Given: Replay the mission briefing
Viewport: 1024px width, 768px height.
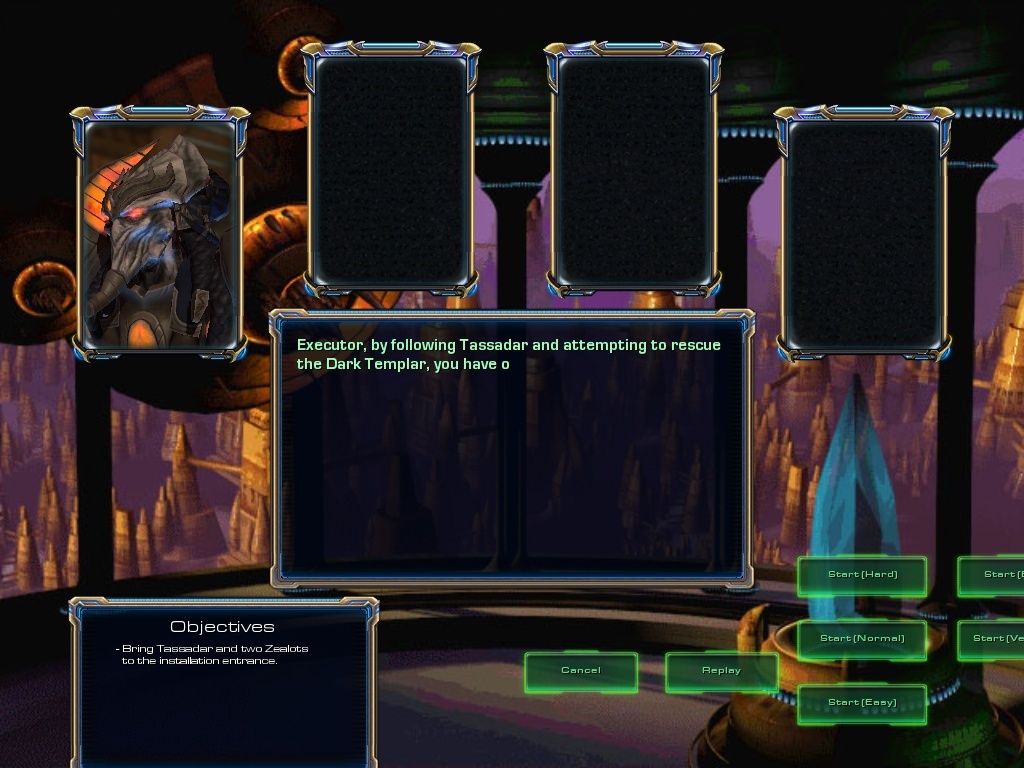Looking at the screenshot, I should (721, 671).
